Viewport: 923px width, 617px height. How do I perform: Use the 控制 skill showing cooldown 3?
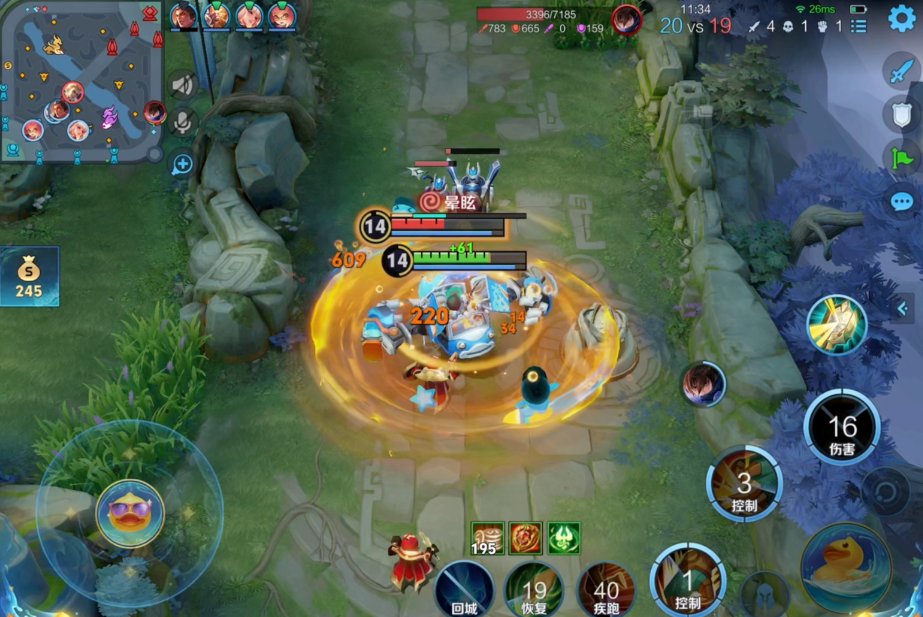[744, 486]
